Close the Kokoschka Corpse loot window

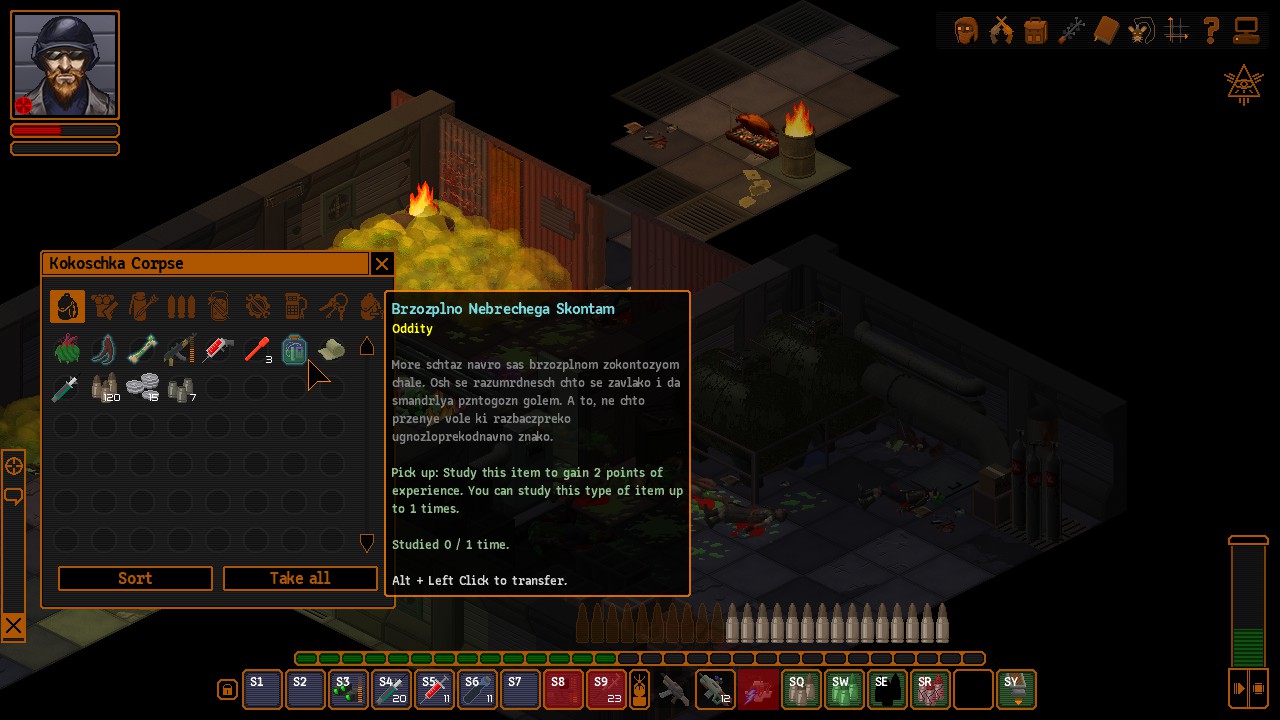click(x=381, y=264)
